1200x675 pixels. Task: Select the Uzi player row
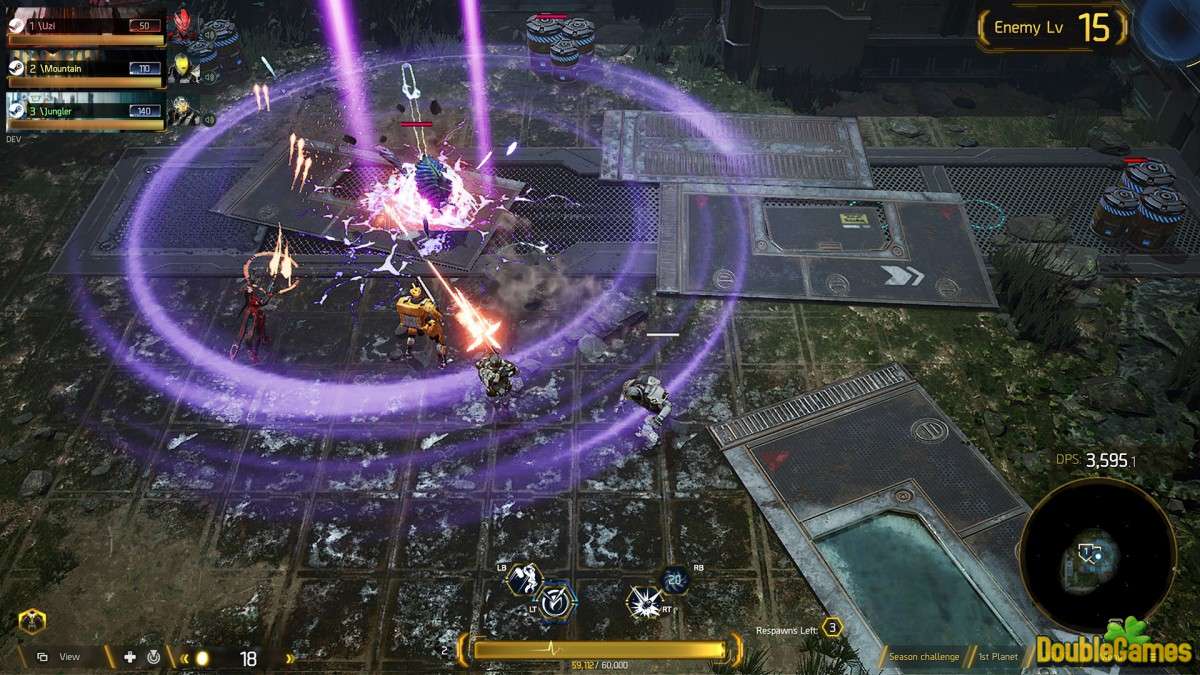(x=85, y=26)
